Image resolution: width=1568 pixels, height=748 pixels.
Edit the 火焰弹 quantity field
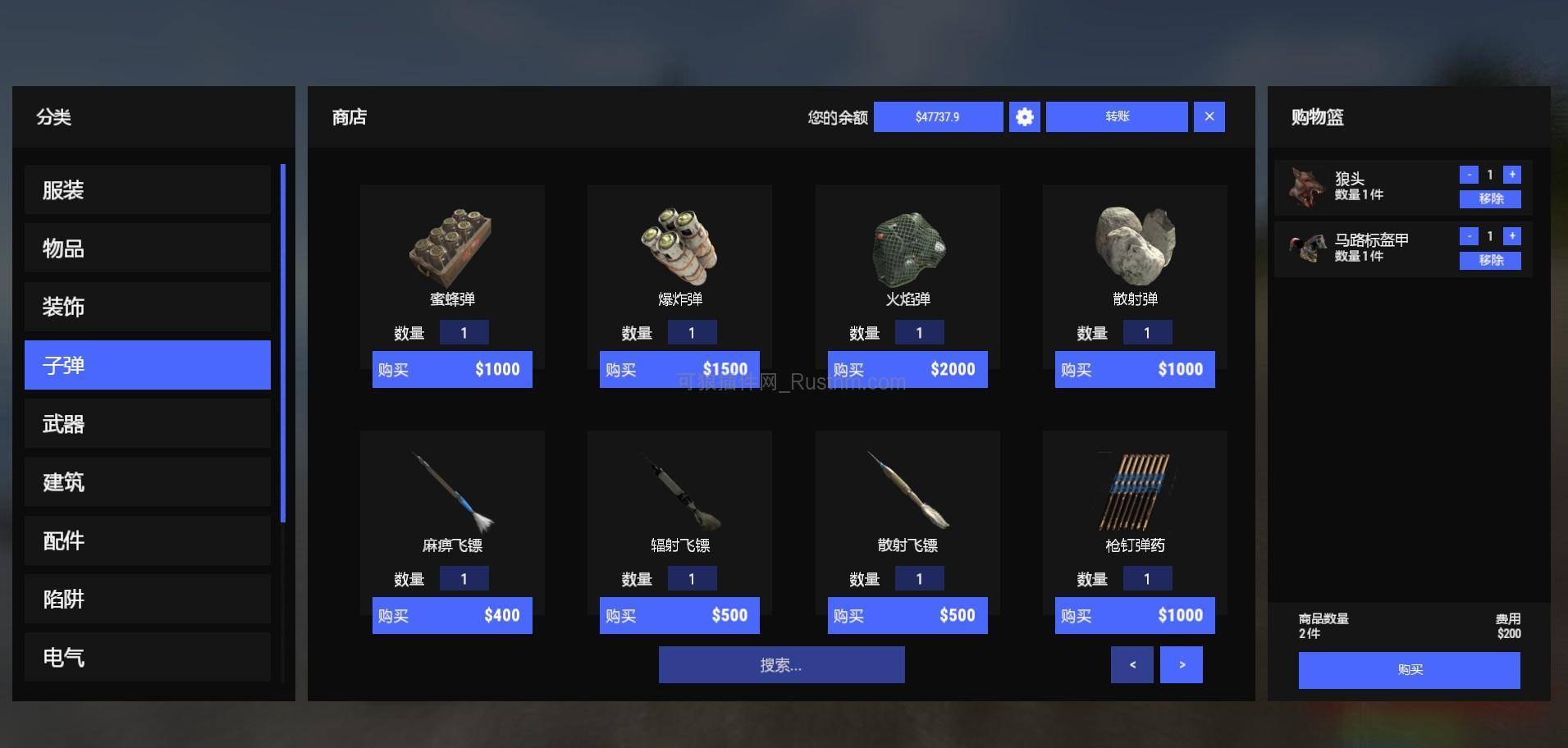[920, 332]
